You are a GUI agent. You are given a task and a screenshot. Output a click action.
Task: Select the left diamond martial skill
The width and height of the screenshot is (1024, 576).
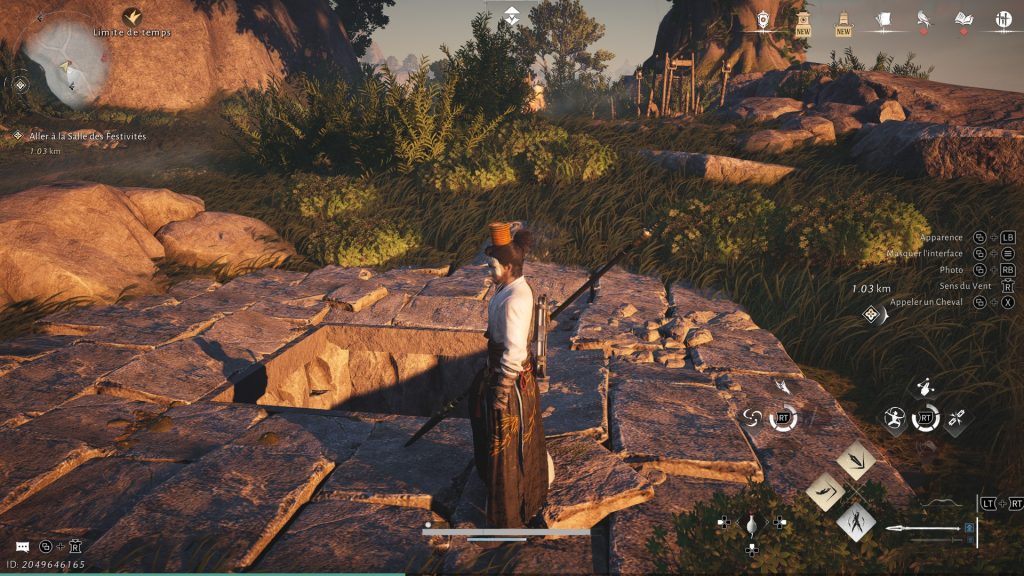click(x=824, y=491)
